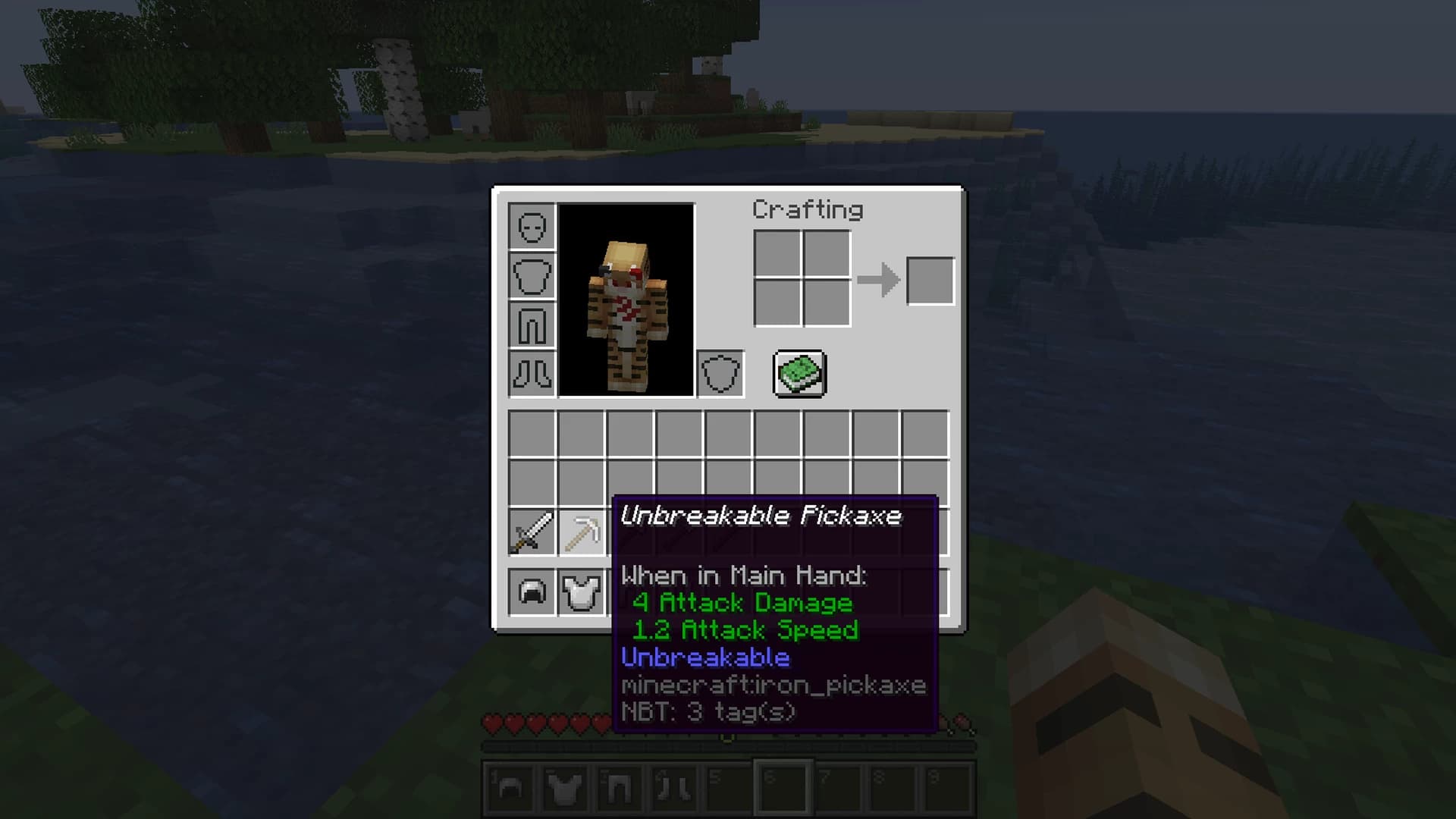The image size is (1456, 819).
Task: Select the iron sword in the inventory
Action: click(531, 531)
